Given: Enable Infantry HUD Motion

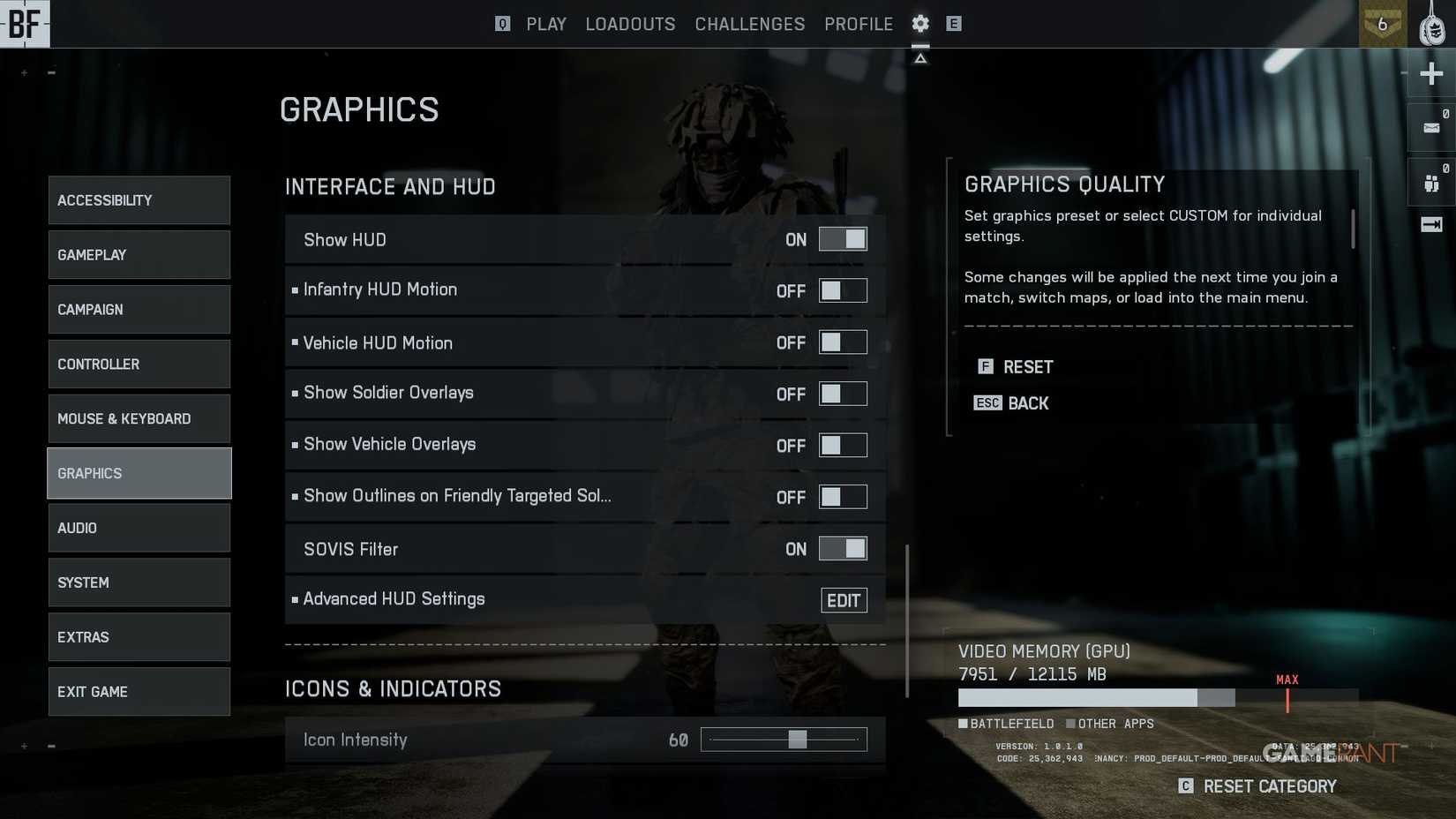Looking at the screenshot, I should [843, 289].
